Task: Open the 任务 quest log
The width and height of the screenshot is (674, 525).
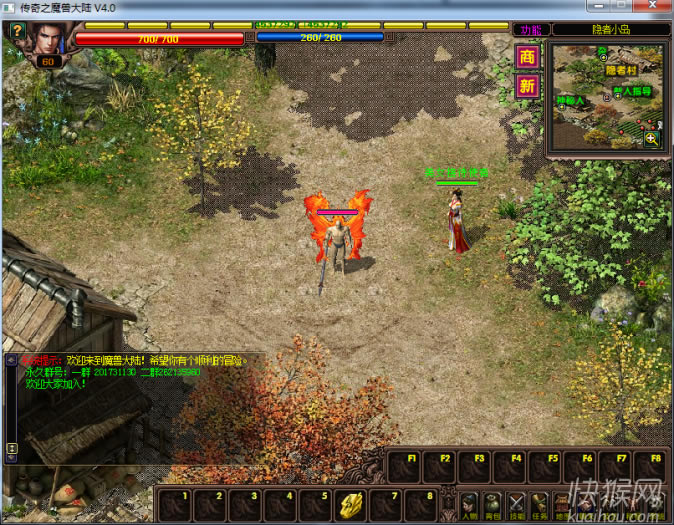Action: point(541,503)
